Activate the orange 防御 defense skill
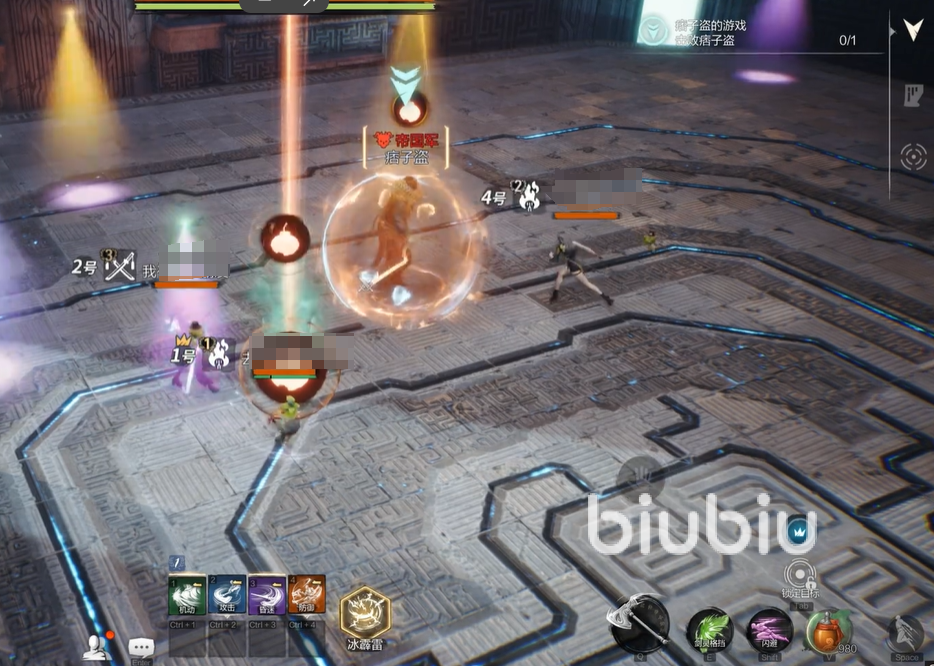Viewport: 934px width, 666px height. tap(307, 595)
